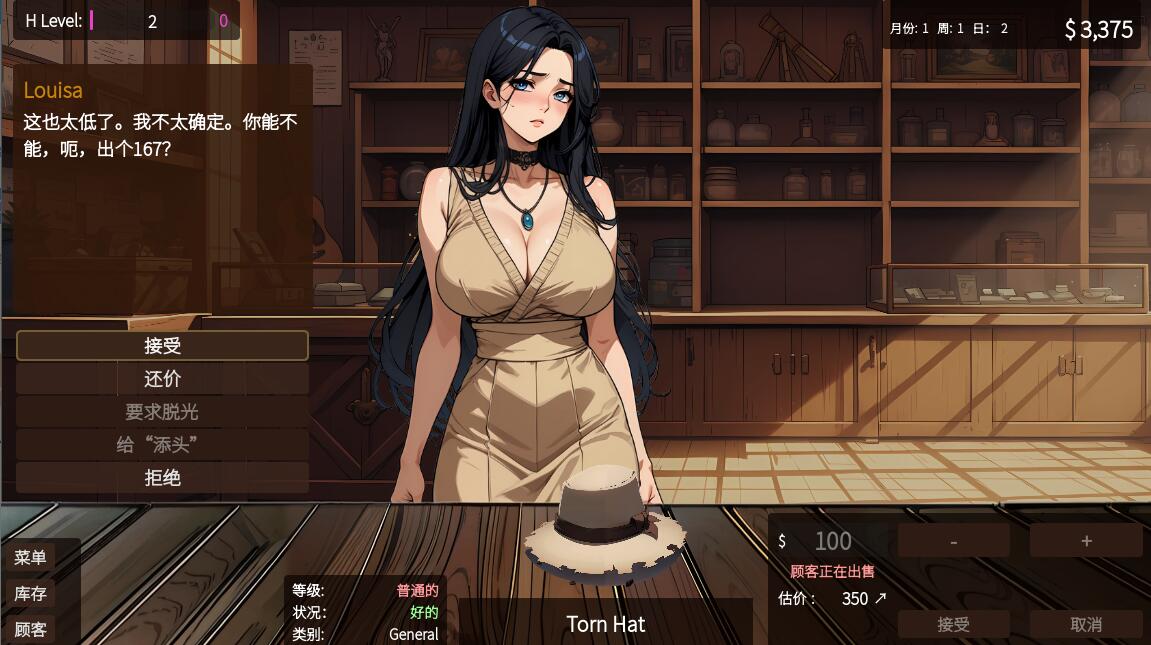Choose 拒绝 to refuse the offer
This screenshot has height=645, width=1151.
(x=162, y=477)
